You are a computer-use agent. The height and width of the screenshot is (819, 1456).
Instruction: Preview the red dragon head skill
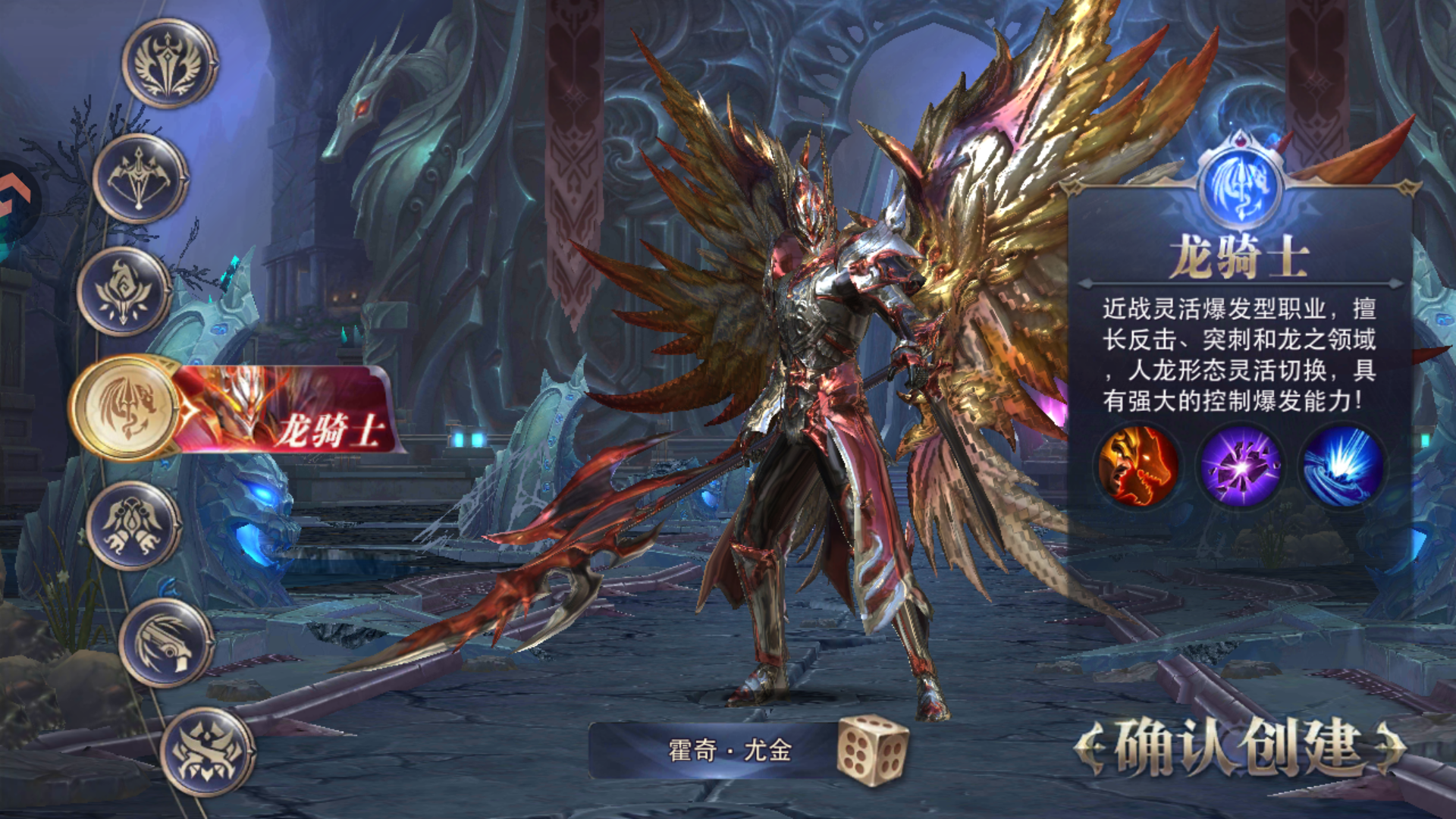(1138, 466)
